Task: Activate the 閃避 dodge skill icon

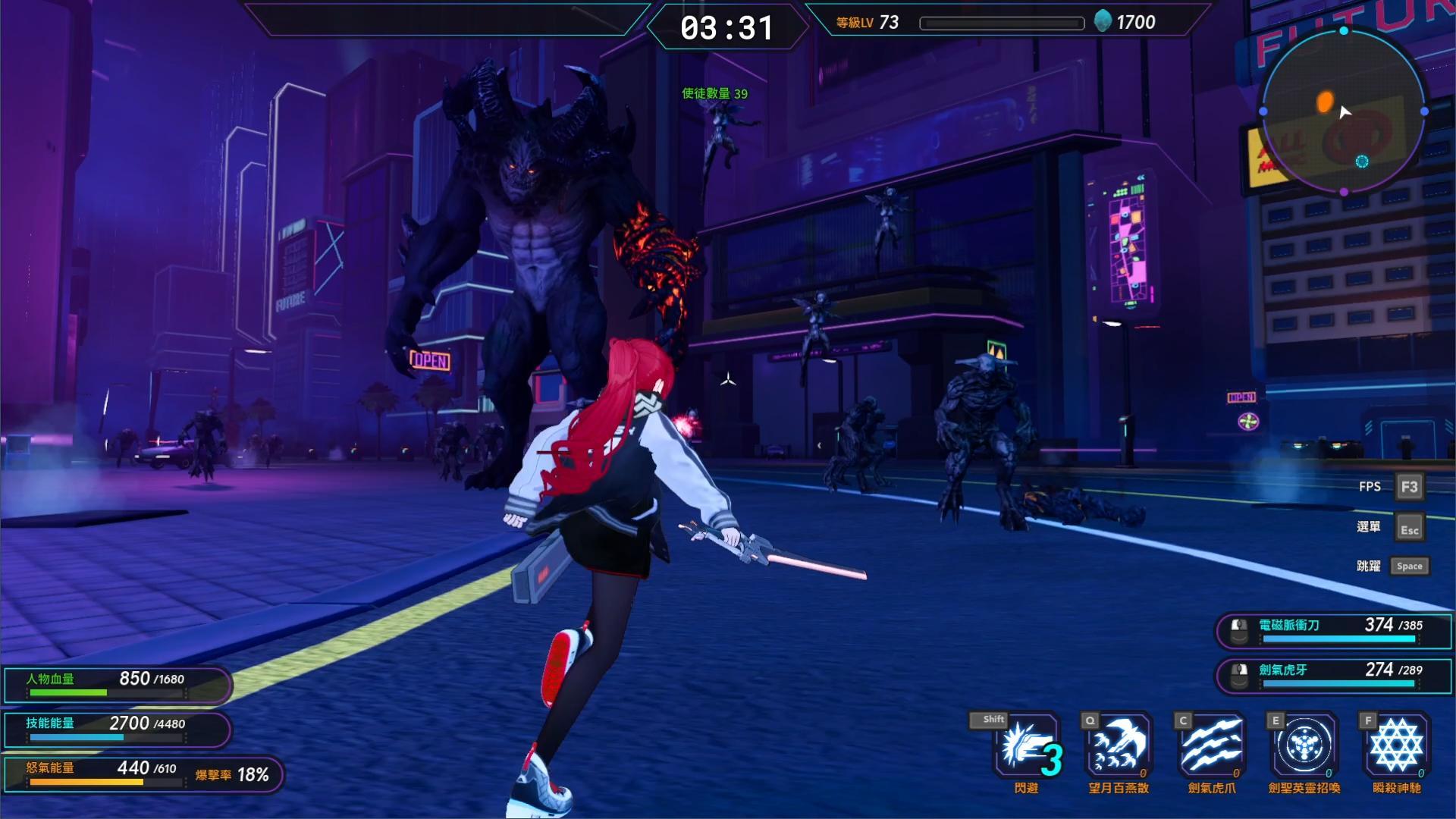Action: pyautogui.click(x=1026, y=746)
